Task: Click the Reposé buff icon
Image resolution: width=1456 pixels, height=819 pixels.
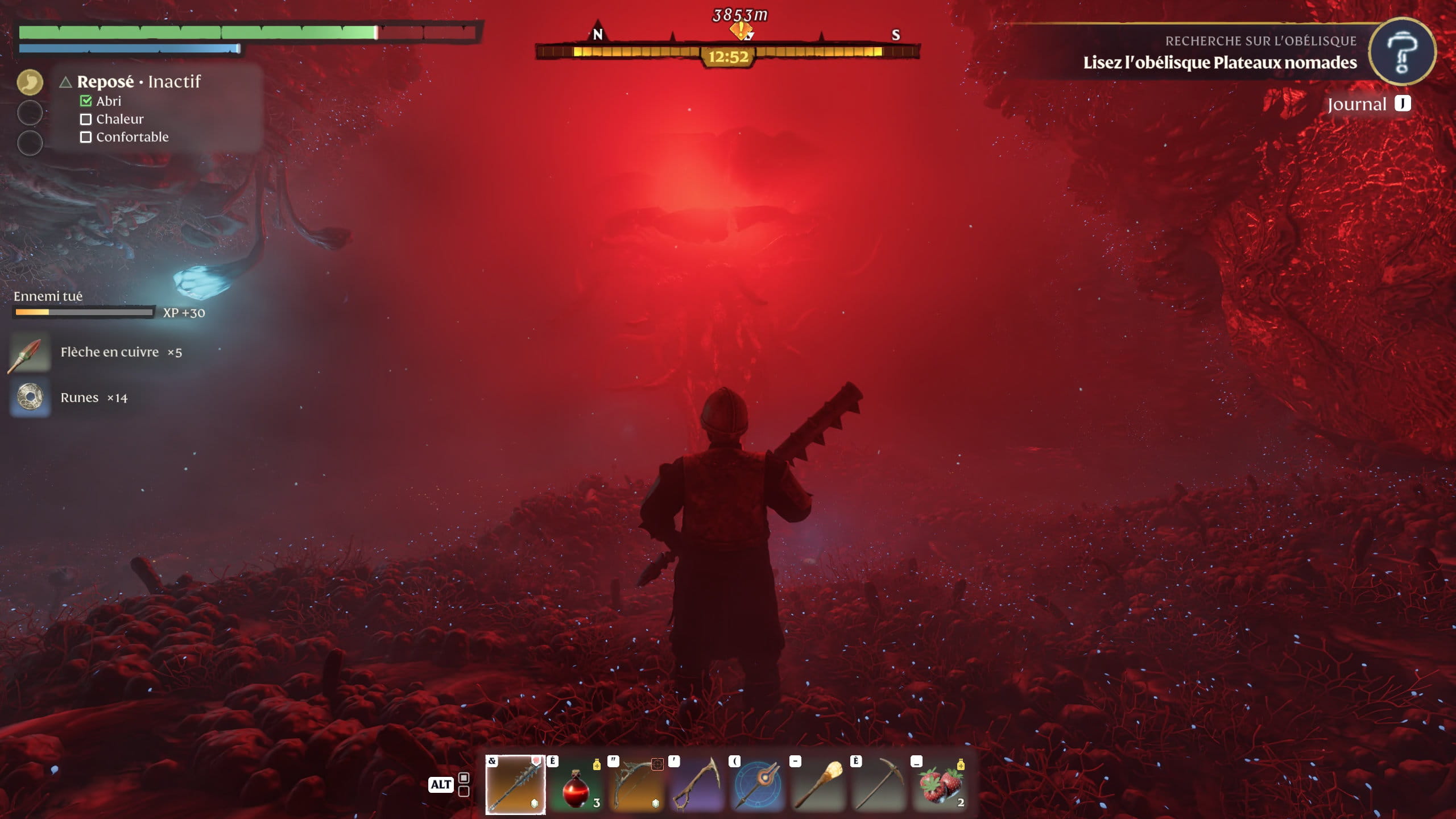Action: point(30,82)
